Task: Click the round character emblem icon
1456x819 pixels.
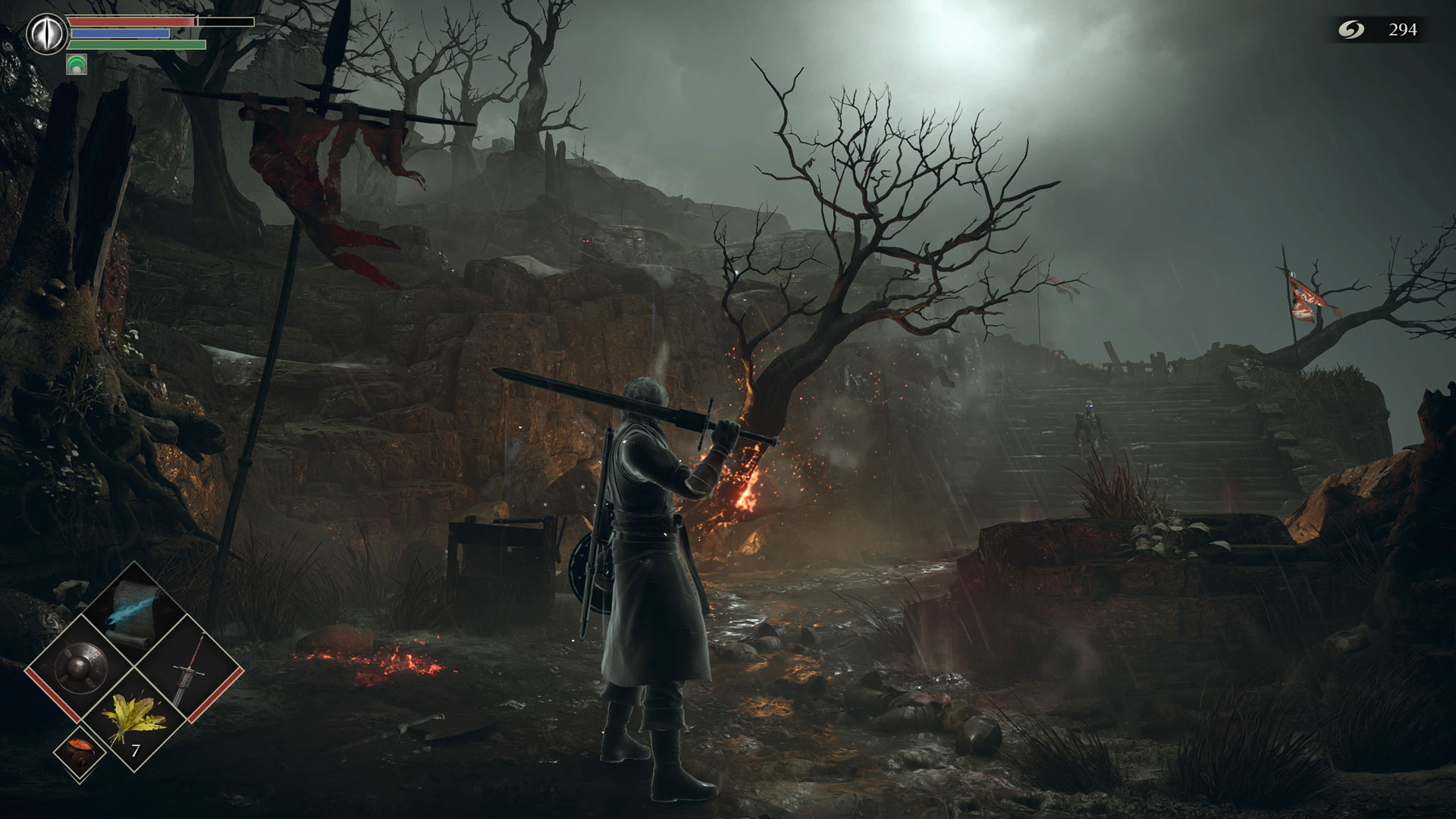Action: tap(45, 33)
